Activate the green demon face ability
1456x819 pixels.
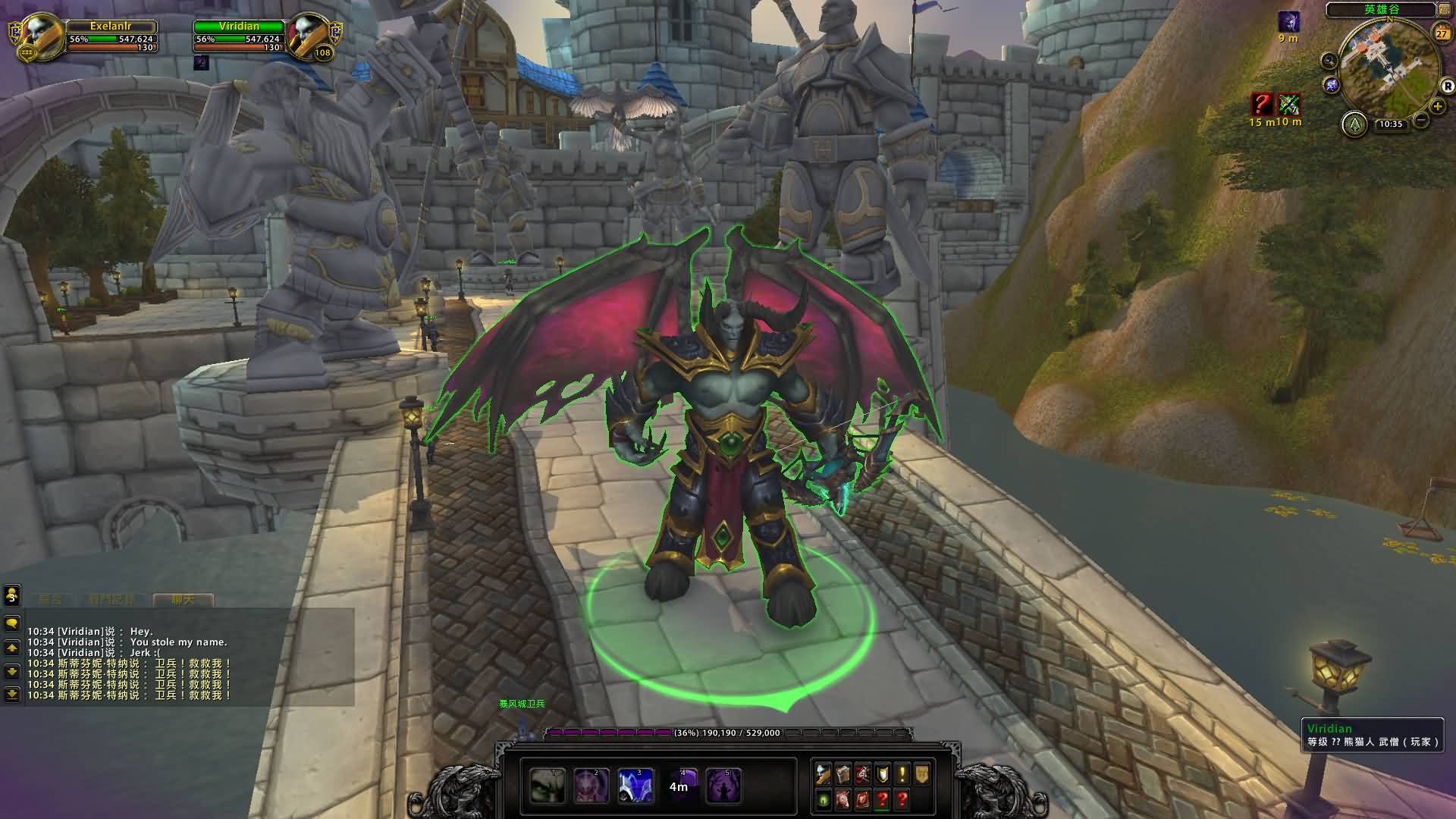pyautogui.click(x=548, y=786)
